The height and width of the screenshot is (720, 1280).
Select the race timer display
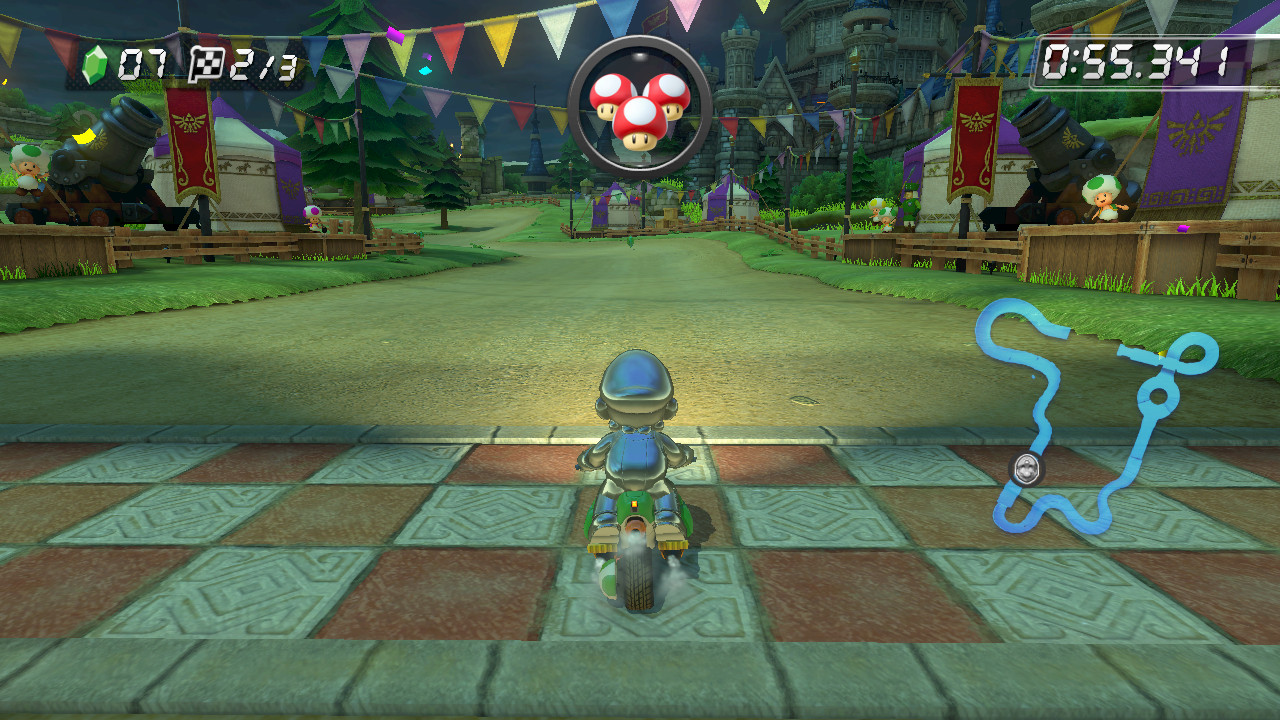pyautogui.click(x=1140, y=62)
